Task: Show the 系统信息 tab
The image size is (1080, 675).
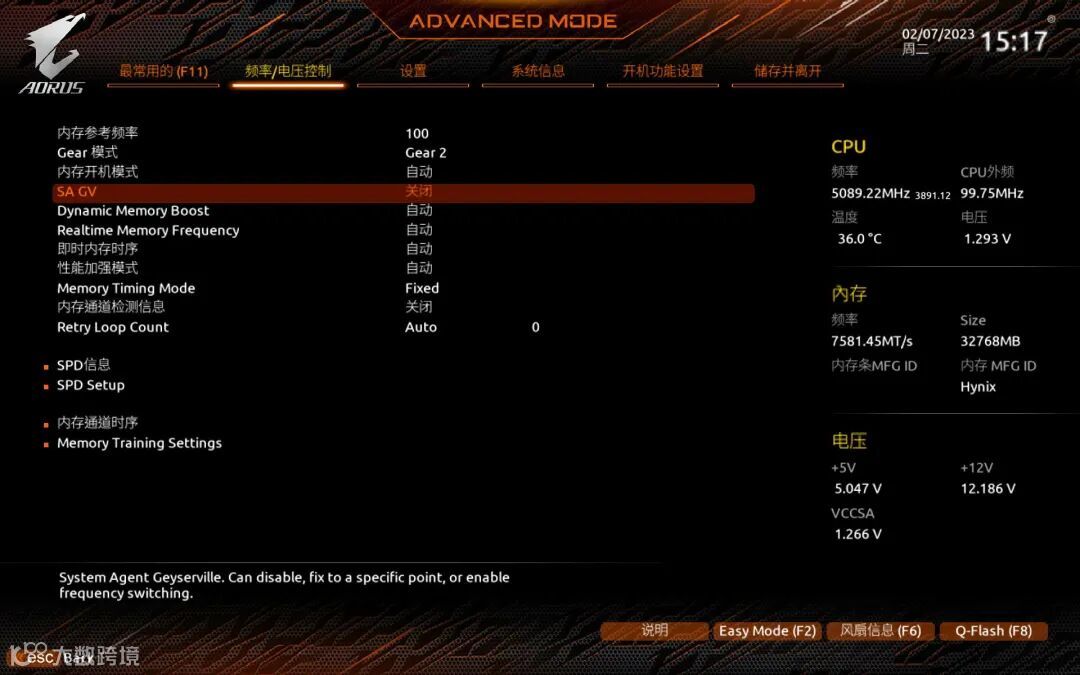Action: pos(538,72)
